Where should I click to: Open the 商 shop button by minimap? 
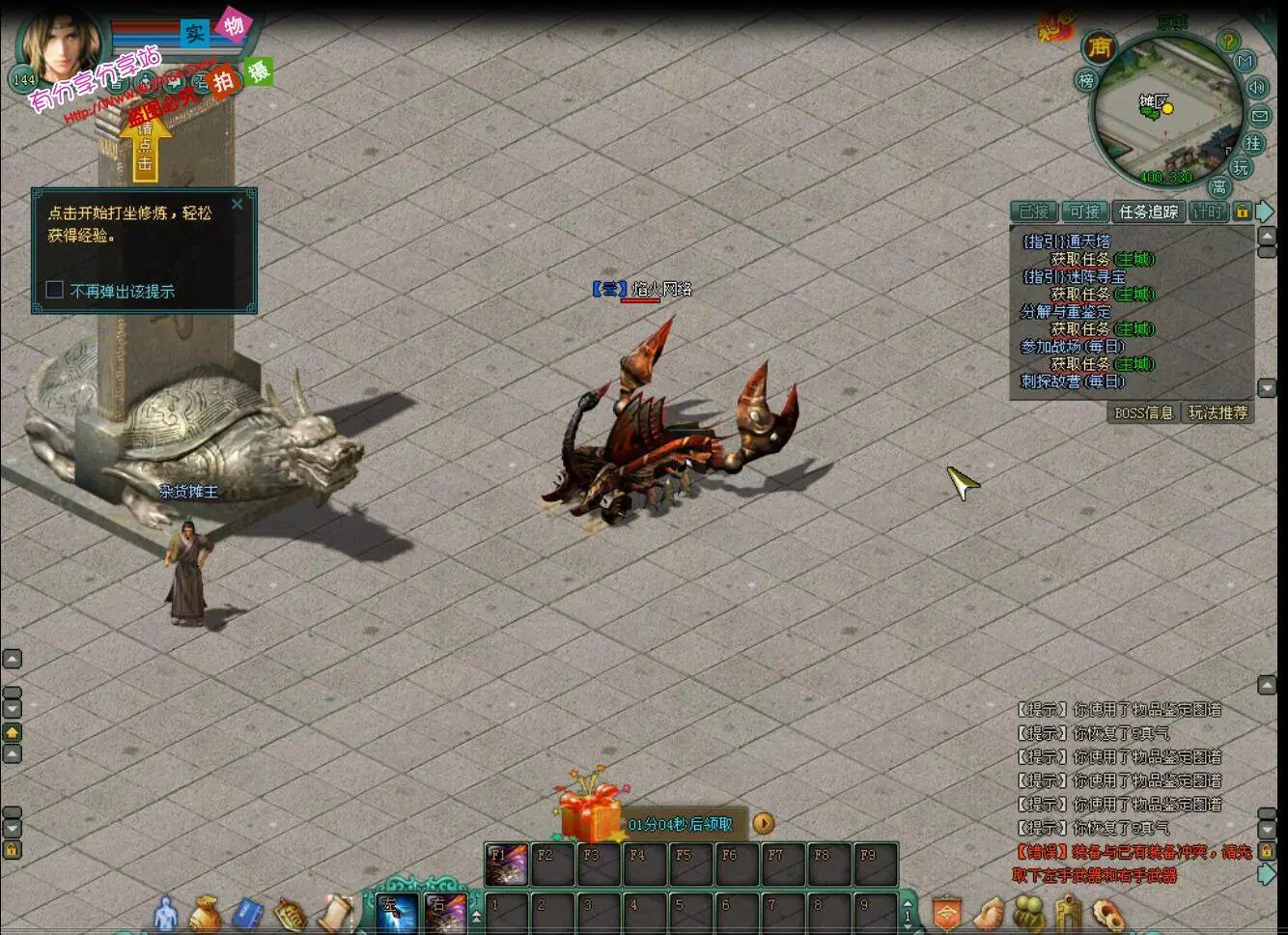(1099, 46)
